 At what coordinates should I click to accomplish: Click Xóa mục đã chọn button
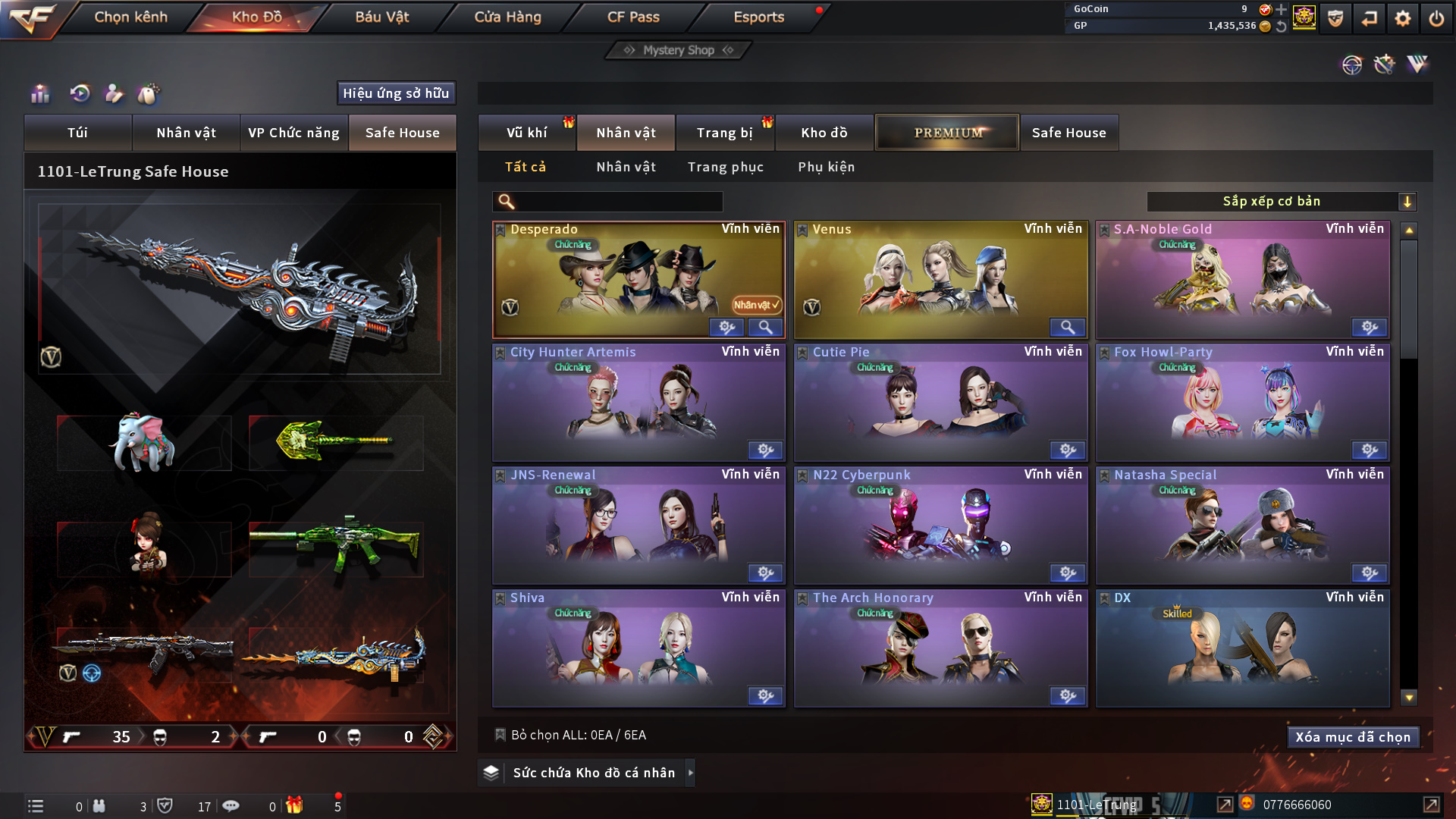[1353, 737]
